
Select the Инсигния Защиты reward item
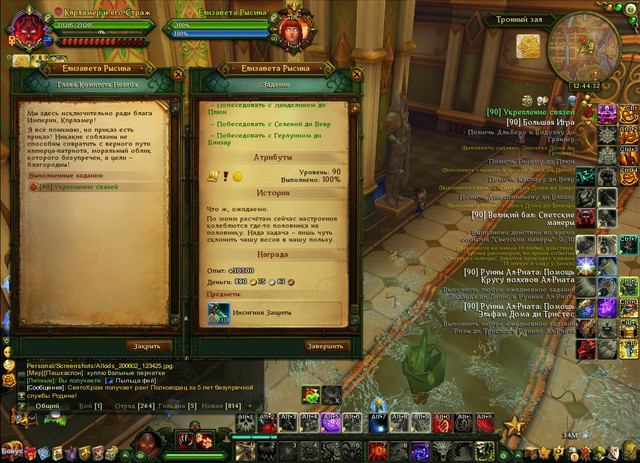(219, 314)
